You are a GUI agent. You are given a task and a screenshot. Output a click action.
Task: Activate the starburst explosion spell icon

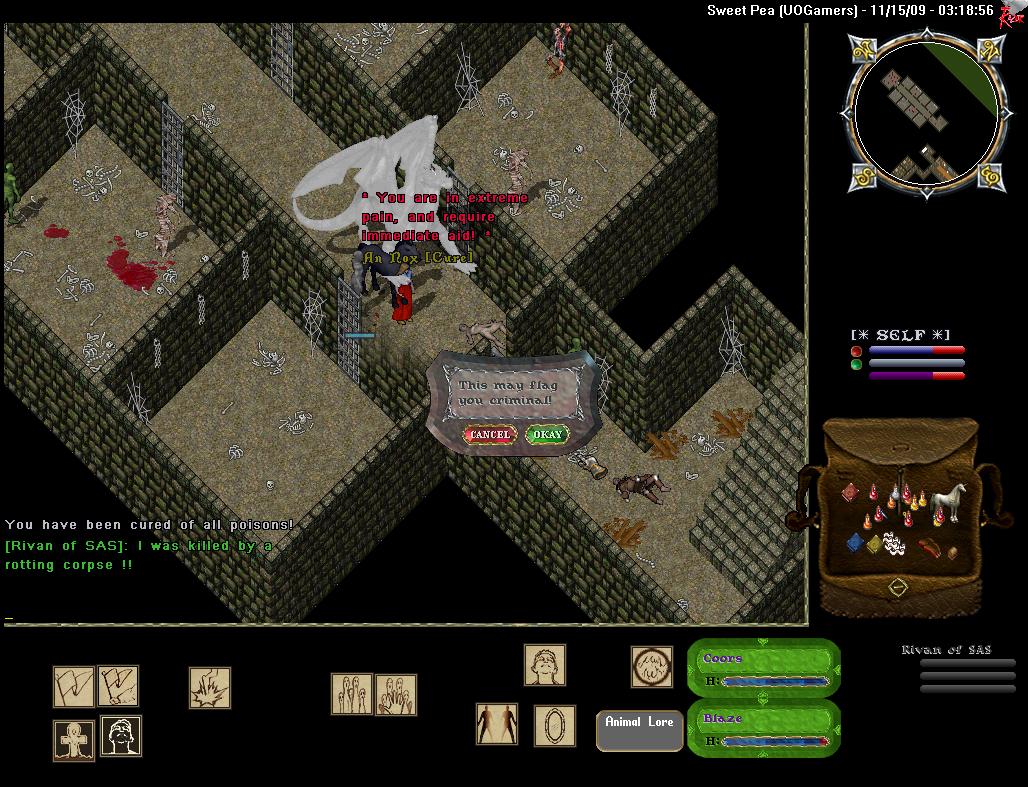coord(210,688)
